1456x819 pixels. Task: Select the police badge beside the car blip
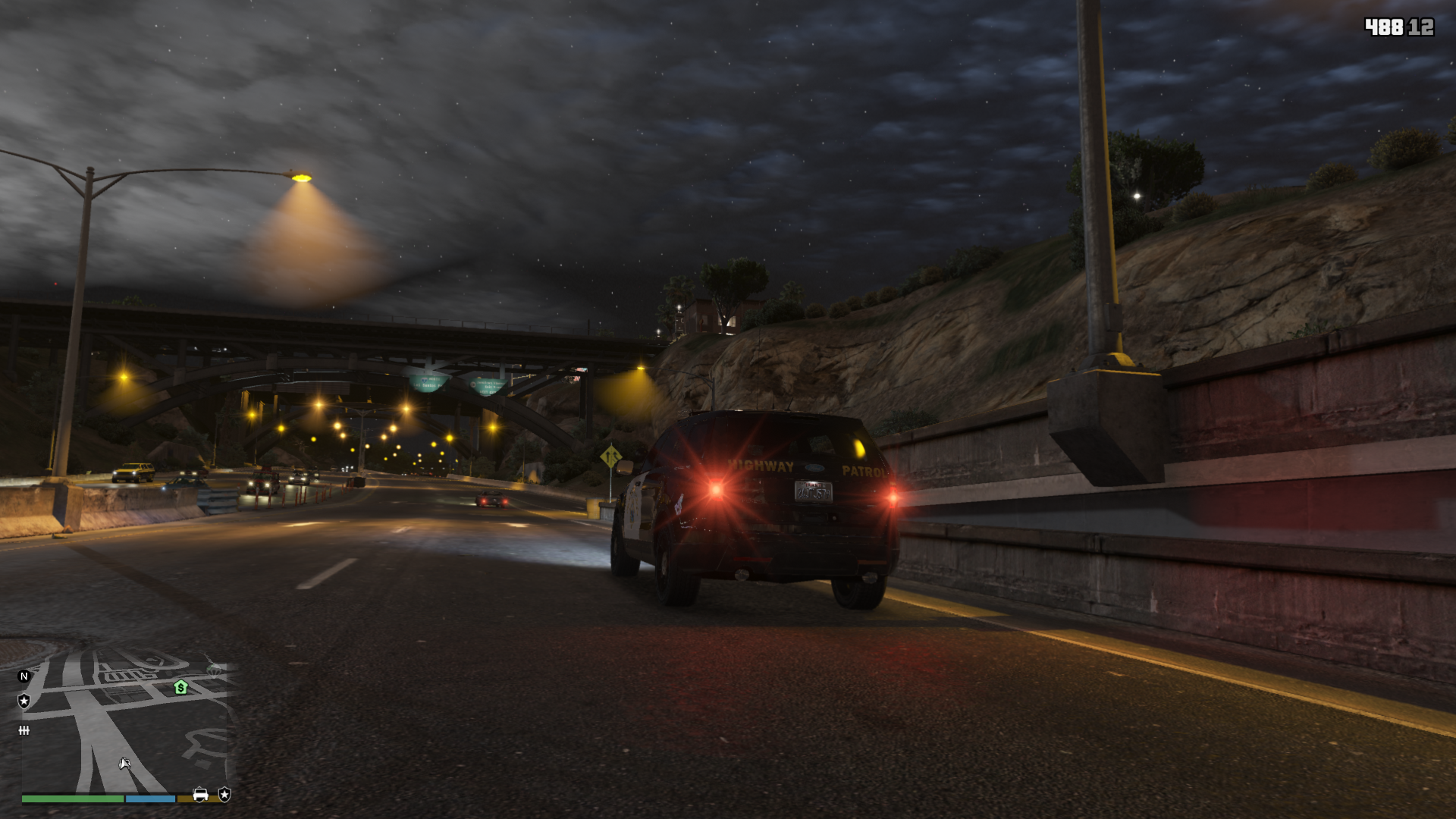pos(224,794)
